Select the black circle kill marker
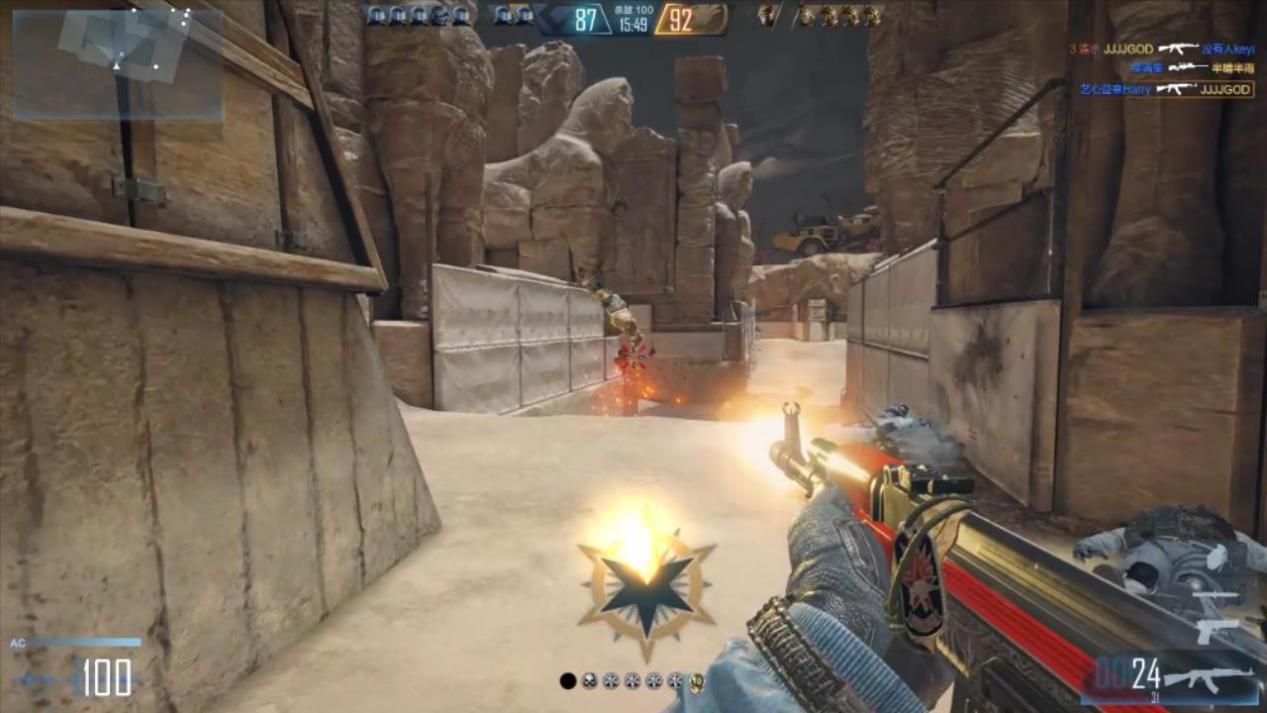Image resolution: width=1267 pixels, height=713 pixels. [568, 681]
